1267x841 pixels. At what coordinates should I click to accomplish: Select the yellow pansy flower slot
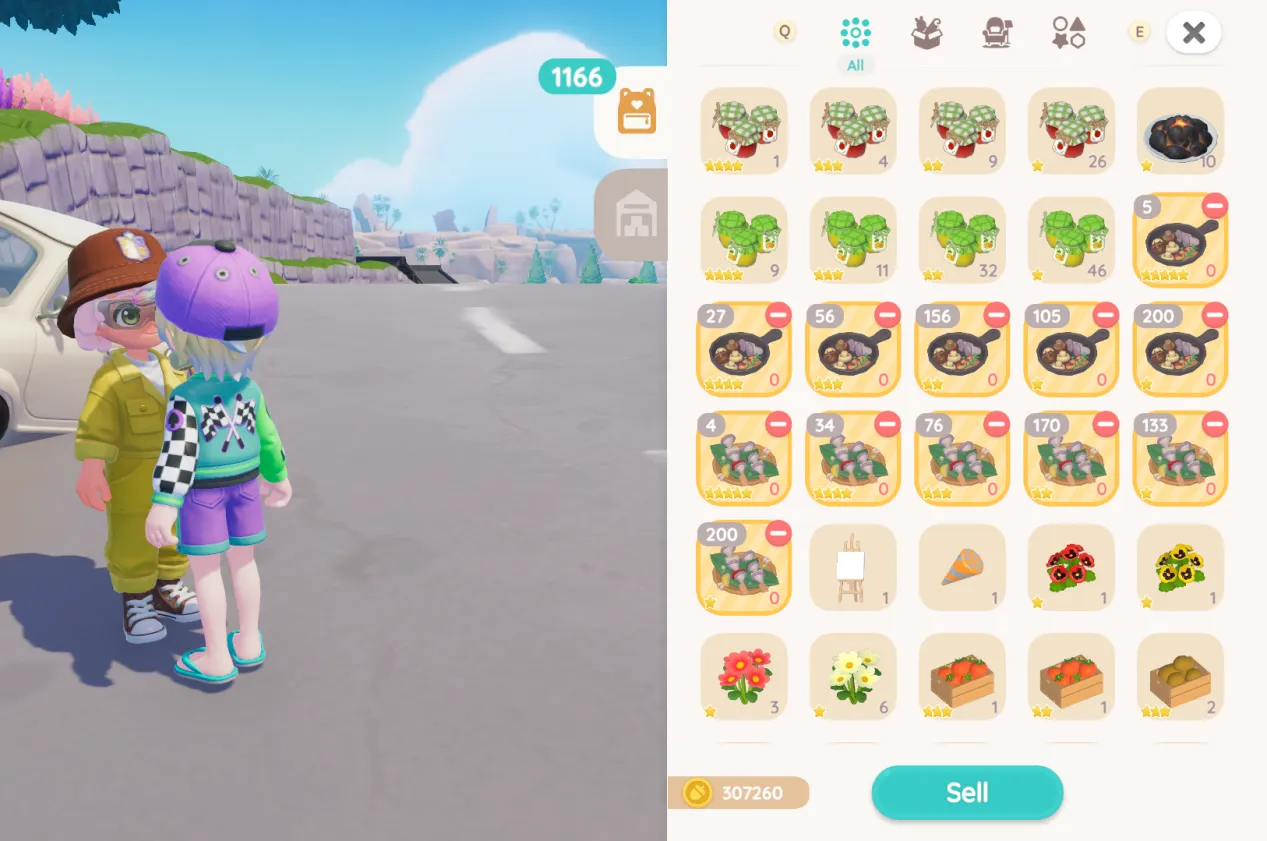[1180, 567]
